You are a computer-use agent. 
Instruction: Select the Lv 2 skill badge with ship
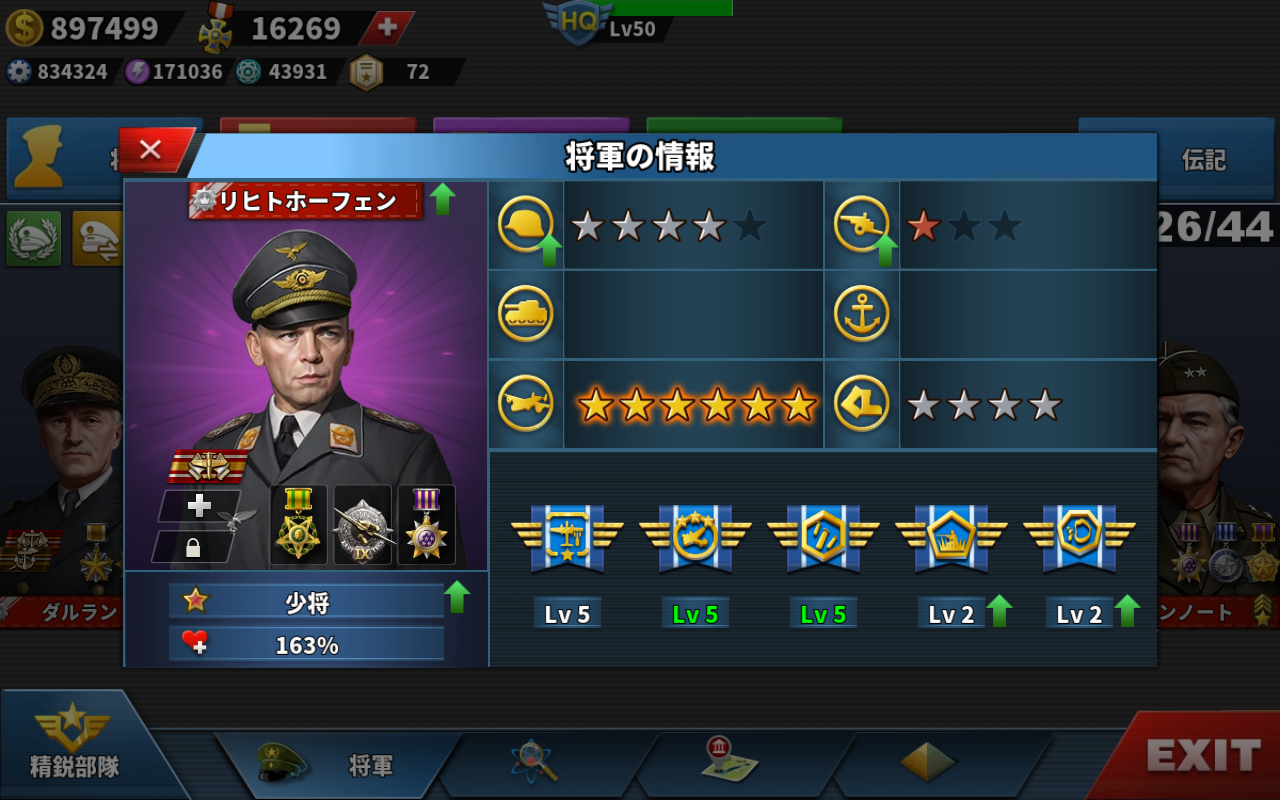click(x=951, y=539)
